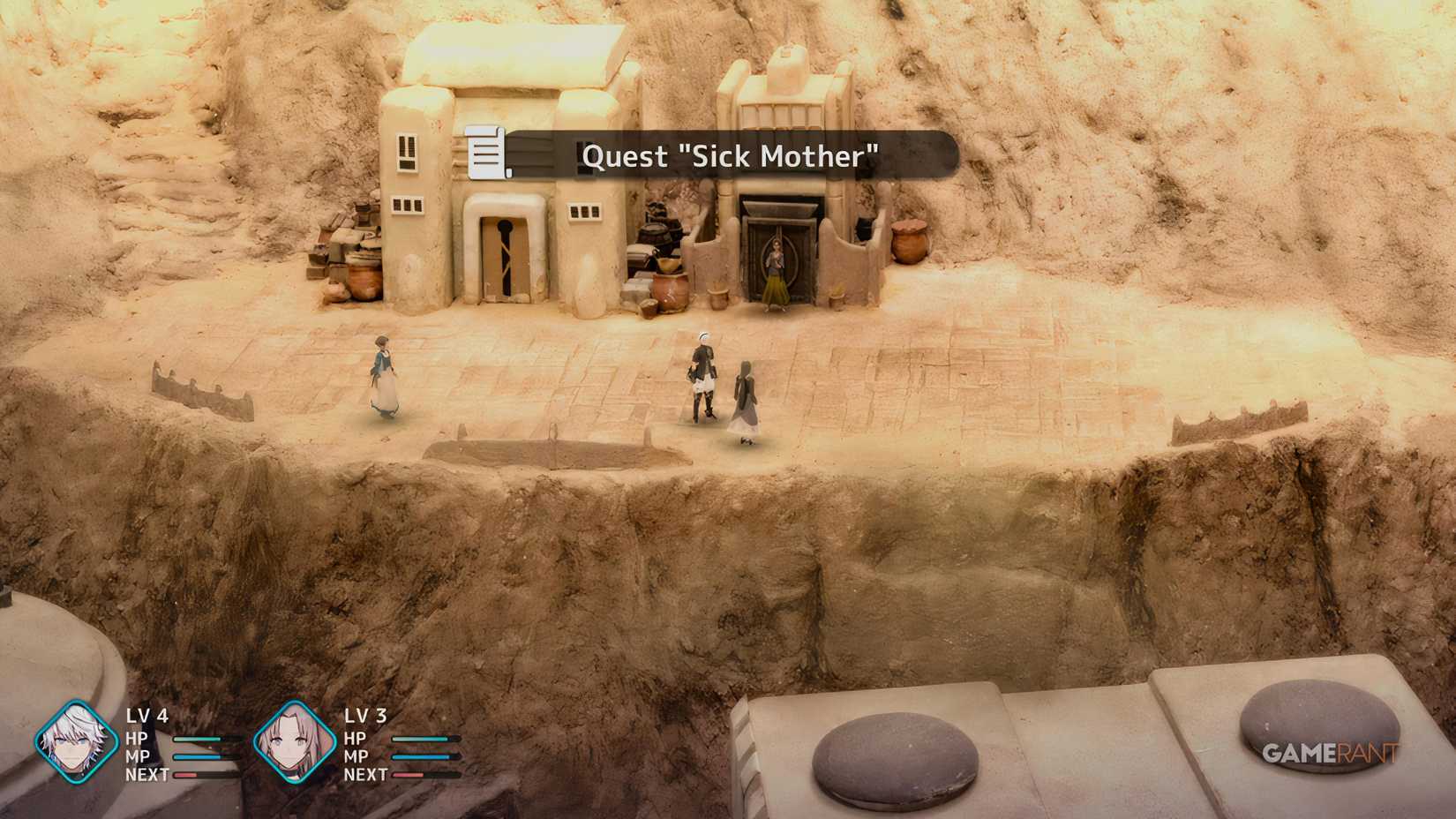The height and width of the screenshot is (819, 1456).
Task: Click the quest scroll icon
Action: [x=484, y=154]
